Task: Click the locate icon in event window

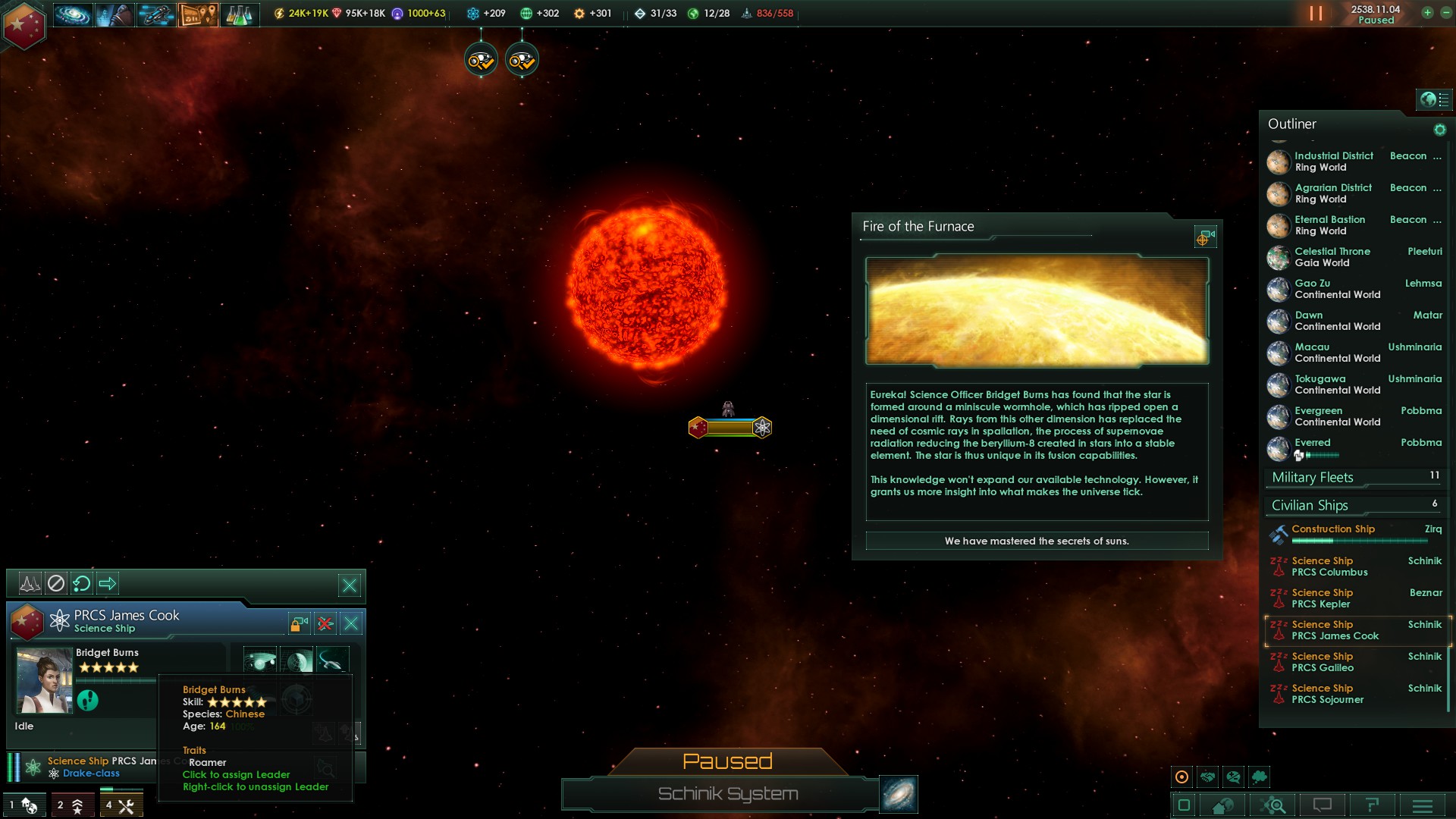Action: (x=1204, y=237)
